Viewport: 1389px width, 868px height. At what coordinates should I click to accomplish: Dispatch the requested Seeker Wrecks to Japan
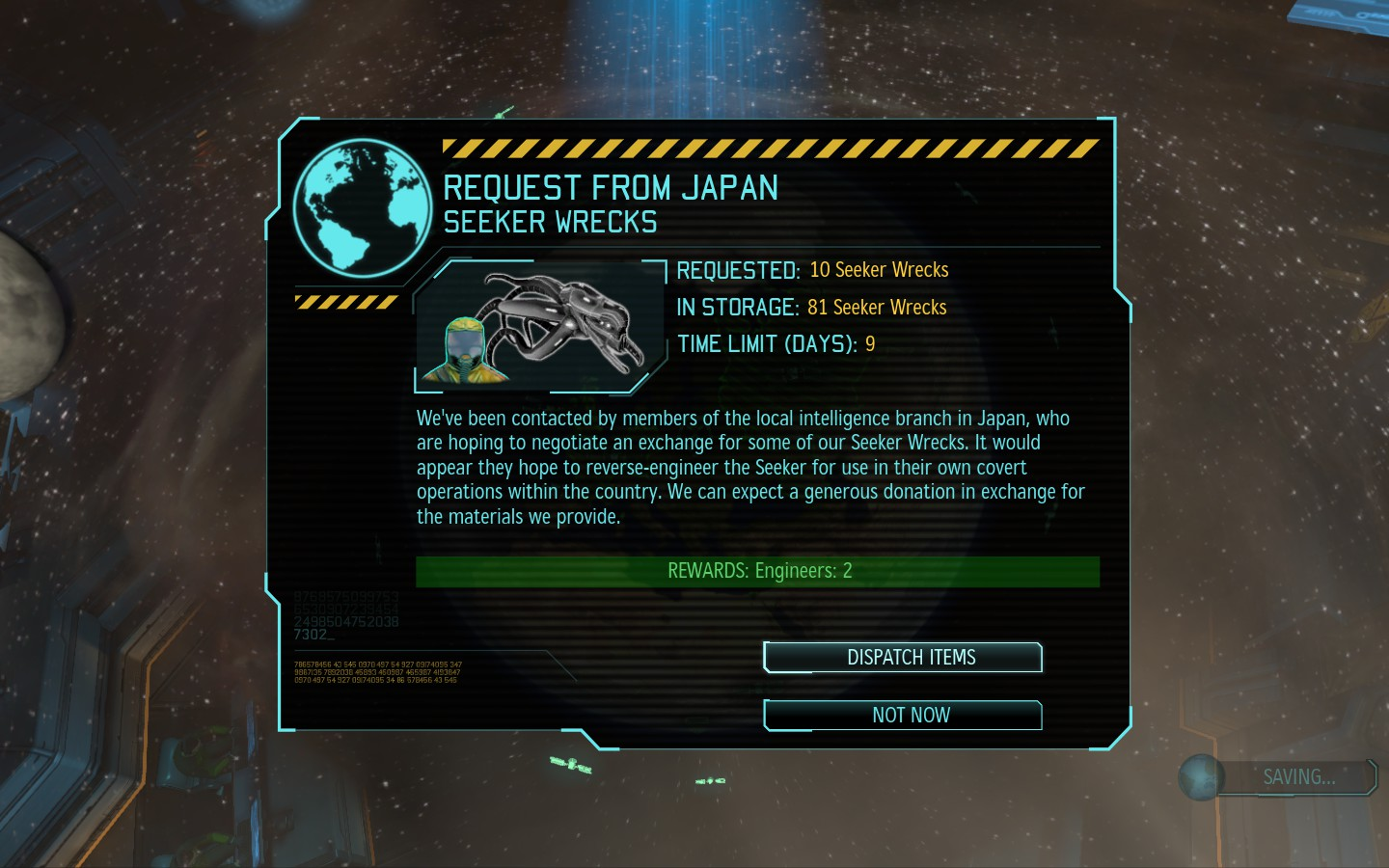[903, 658]
